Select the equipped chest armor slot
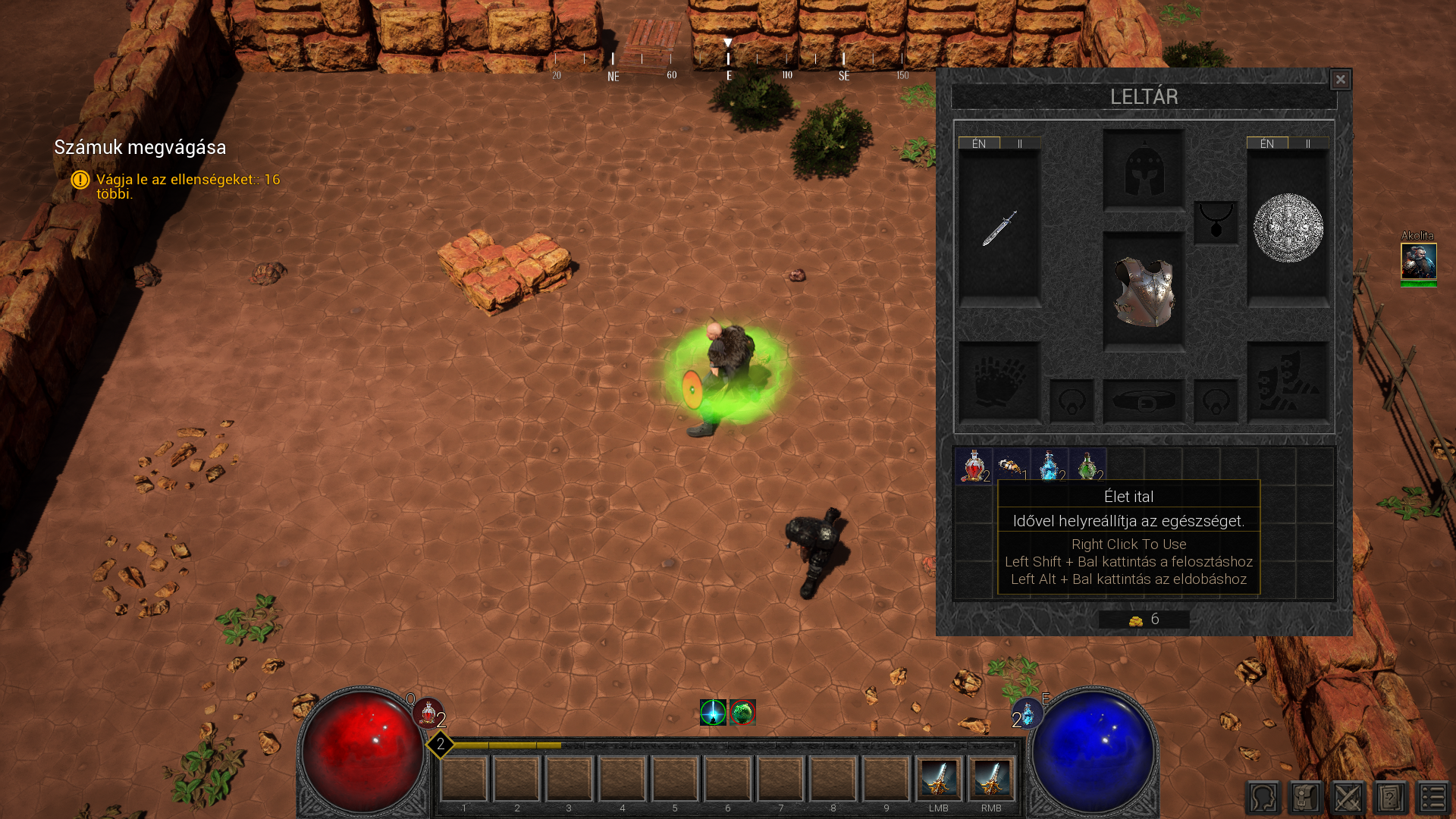1456x819 pixels. tap(1144, 292)
